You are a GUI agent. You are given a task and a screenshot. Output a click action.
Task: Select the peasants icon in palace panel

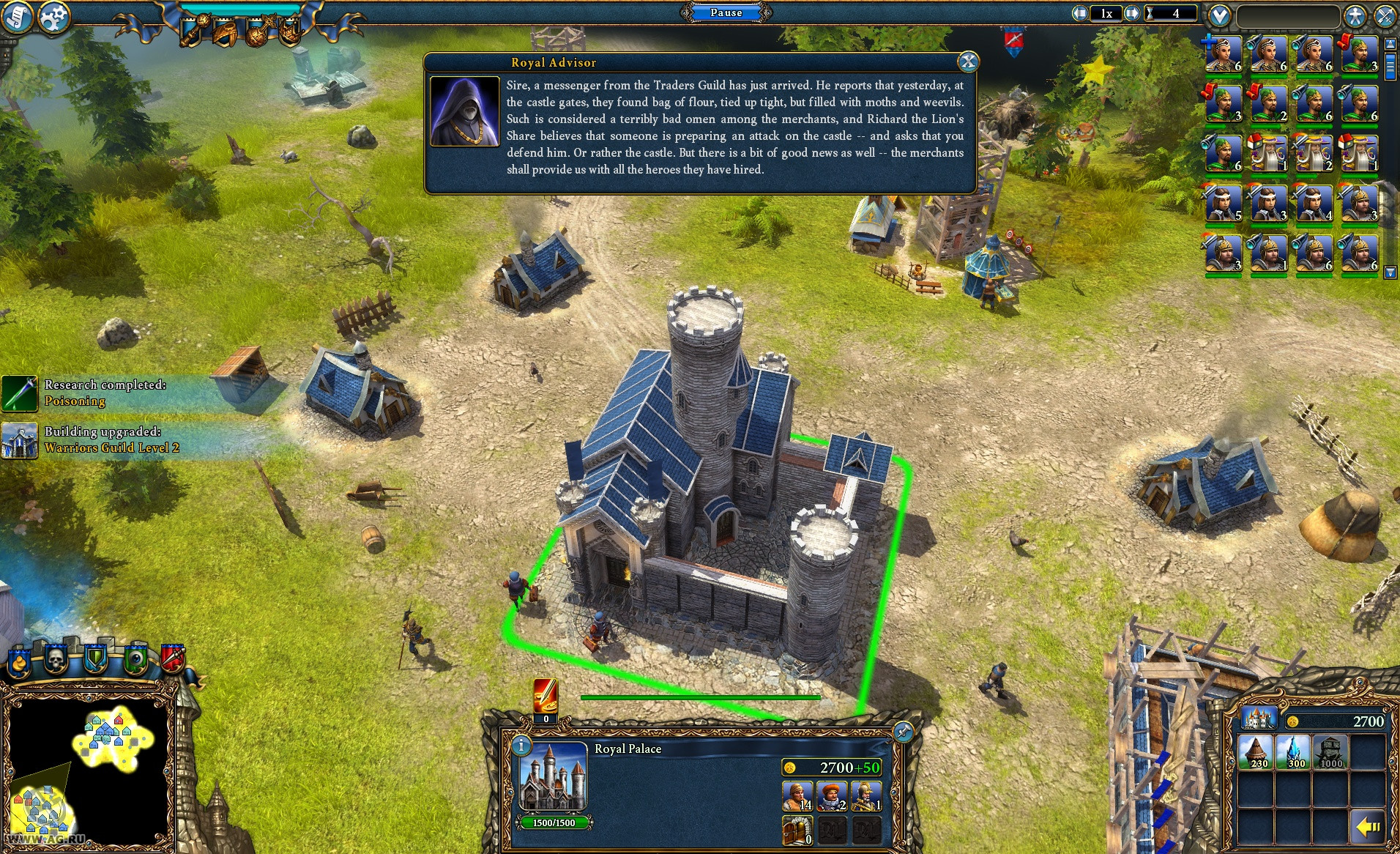coord(797,796)
